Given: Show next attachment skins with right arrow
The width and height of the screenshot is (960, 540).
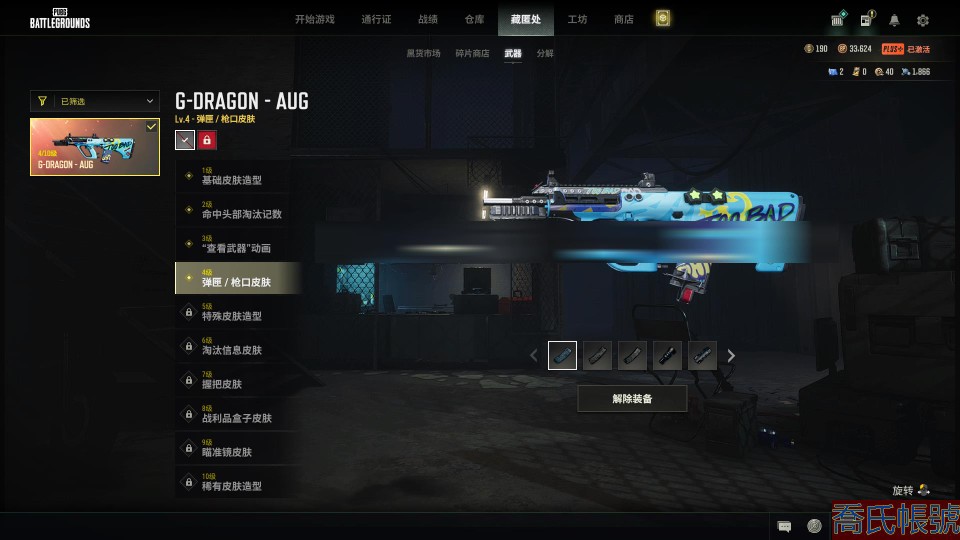Looking at the screenshot, I should click(x=731, y=355).
